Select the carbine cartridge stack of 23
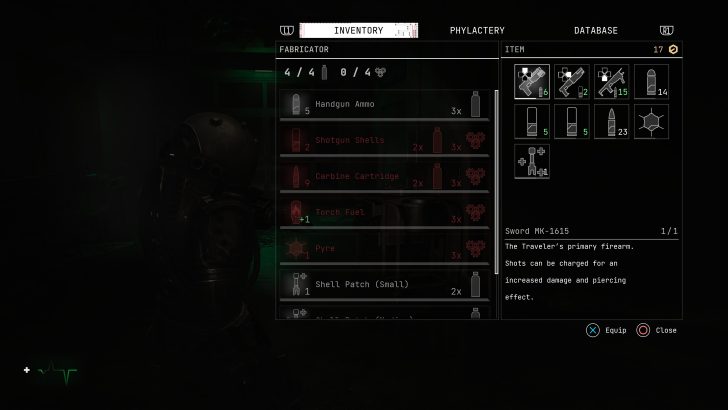 point(612,121)
